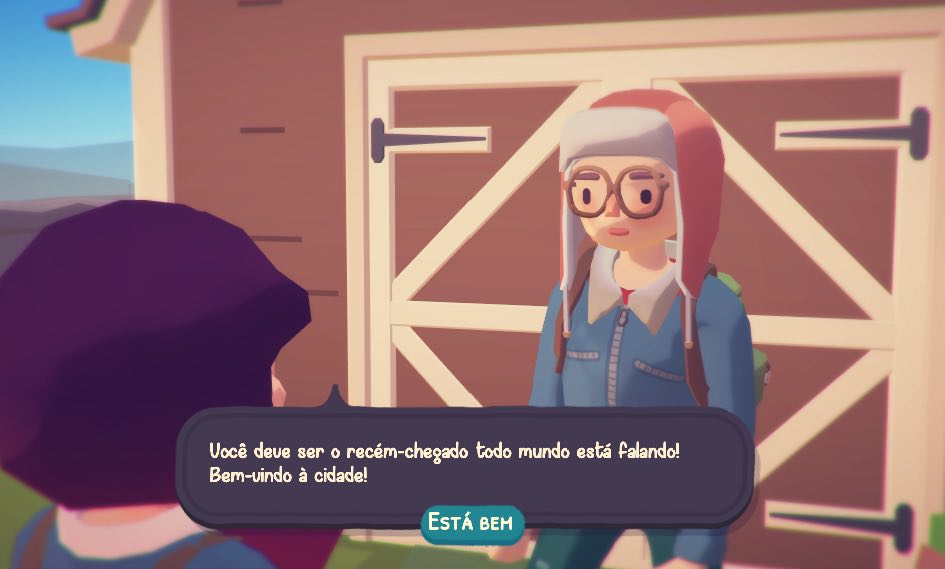Choose the 'Está bem' dialogue reply
Viewport: 945px width, 569px height.
pos(472,523)
